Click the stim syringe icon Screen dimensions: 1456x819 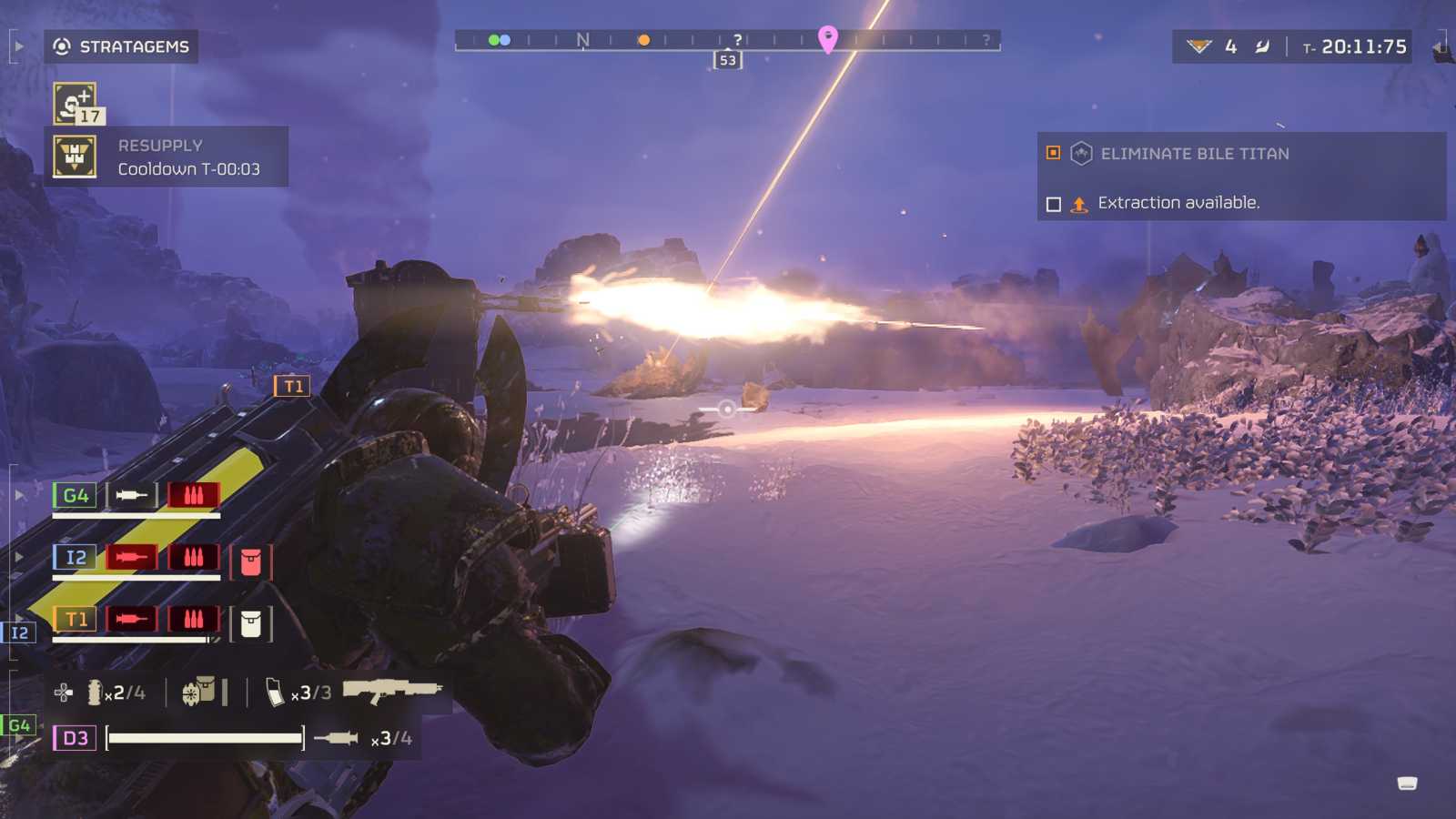pos(336,738)
